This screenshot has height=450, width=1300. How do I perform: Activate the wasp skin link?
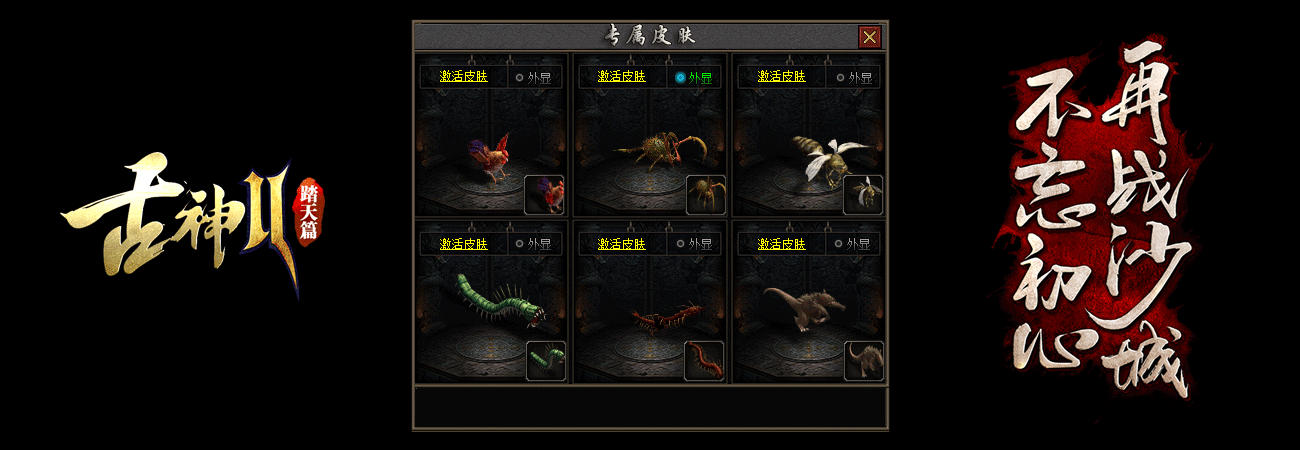tap(782, 76)
